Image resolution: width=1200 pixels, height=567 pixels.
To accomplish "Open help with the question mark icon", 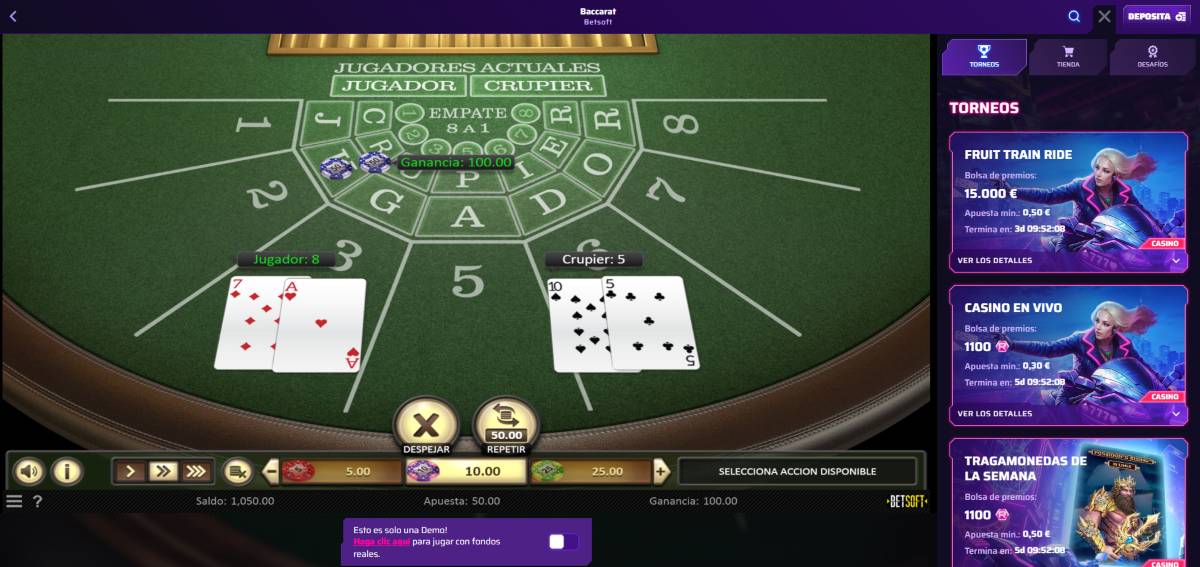I will pos(38,501).
